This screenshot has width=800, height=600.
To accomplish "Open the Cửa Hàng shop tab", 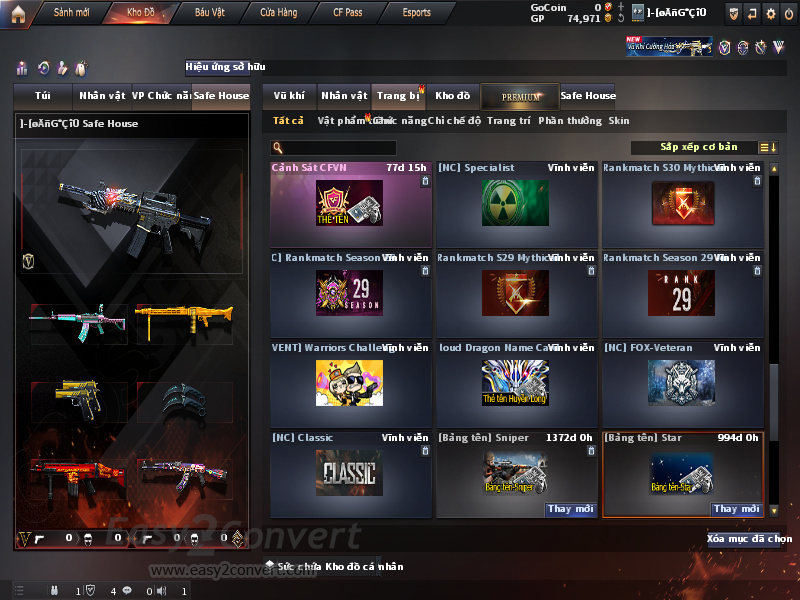I will (278, 13).
